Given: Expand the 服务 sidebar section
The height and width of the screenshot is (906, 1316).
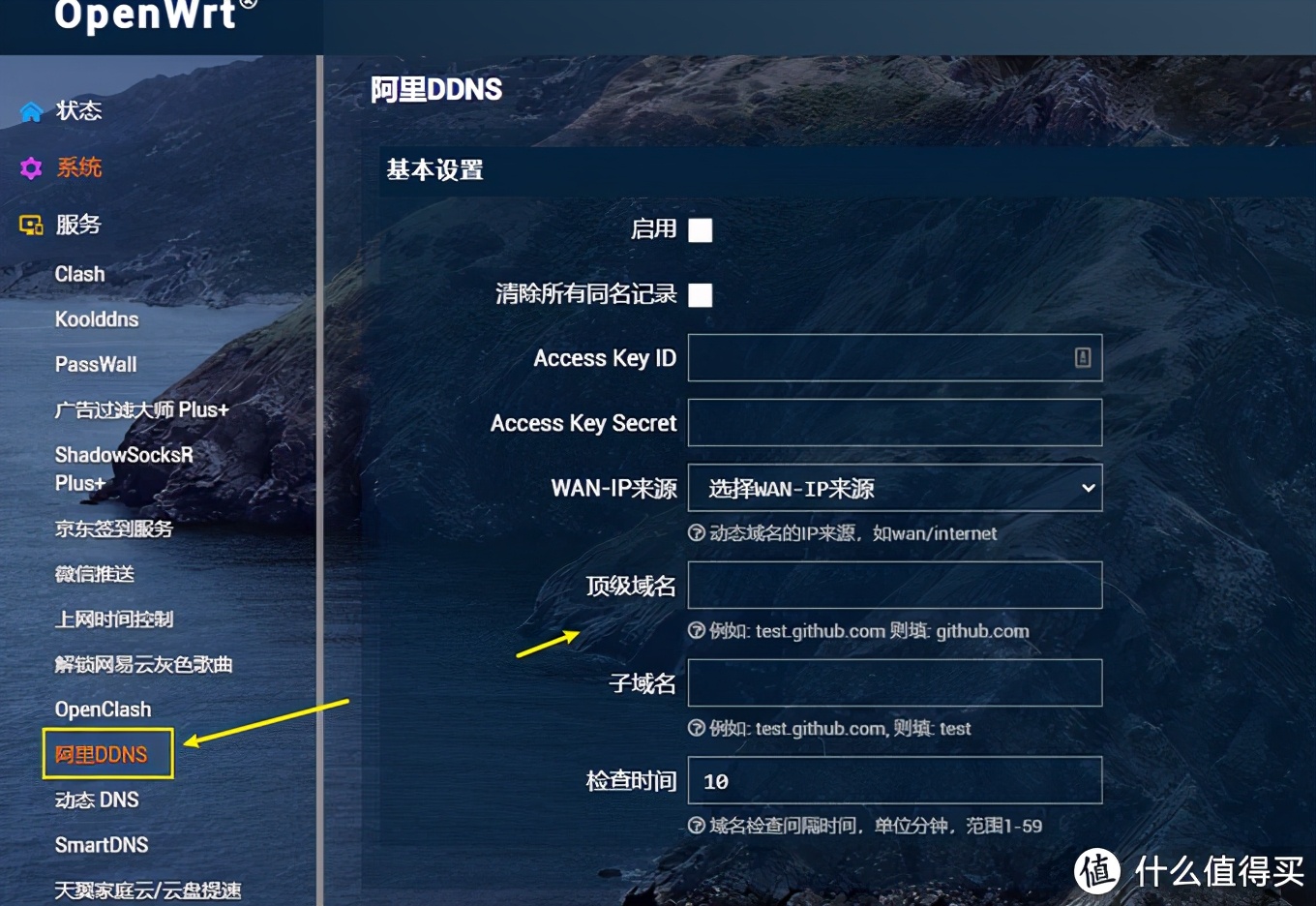Looking at the screenshot, I should [79, 225].
